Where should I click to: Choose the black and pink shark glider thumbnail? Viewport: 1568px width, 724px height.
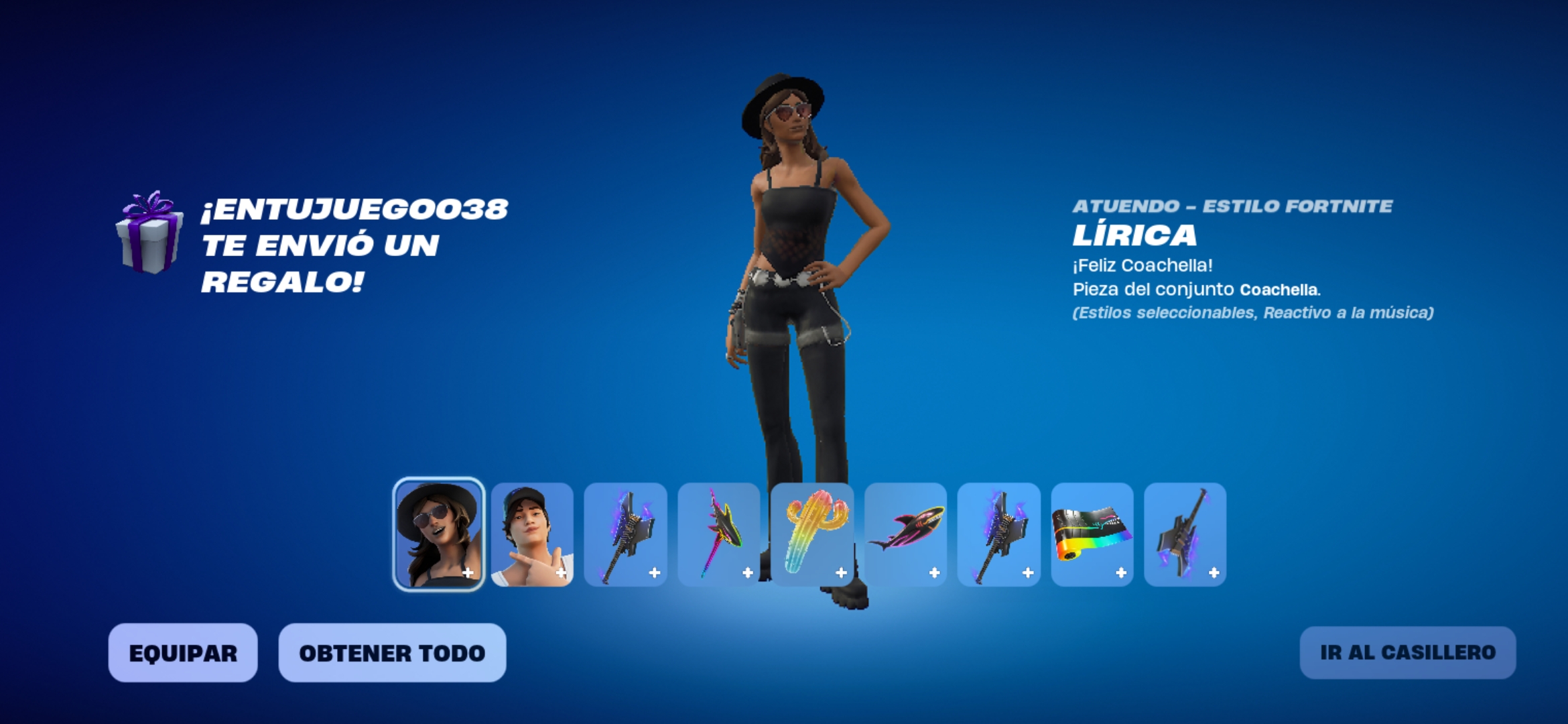tap(905, 534)
